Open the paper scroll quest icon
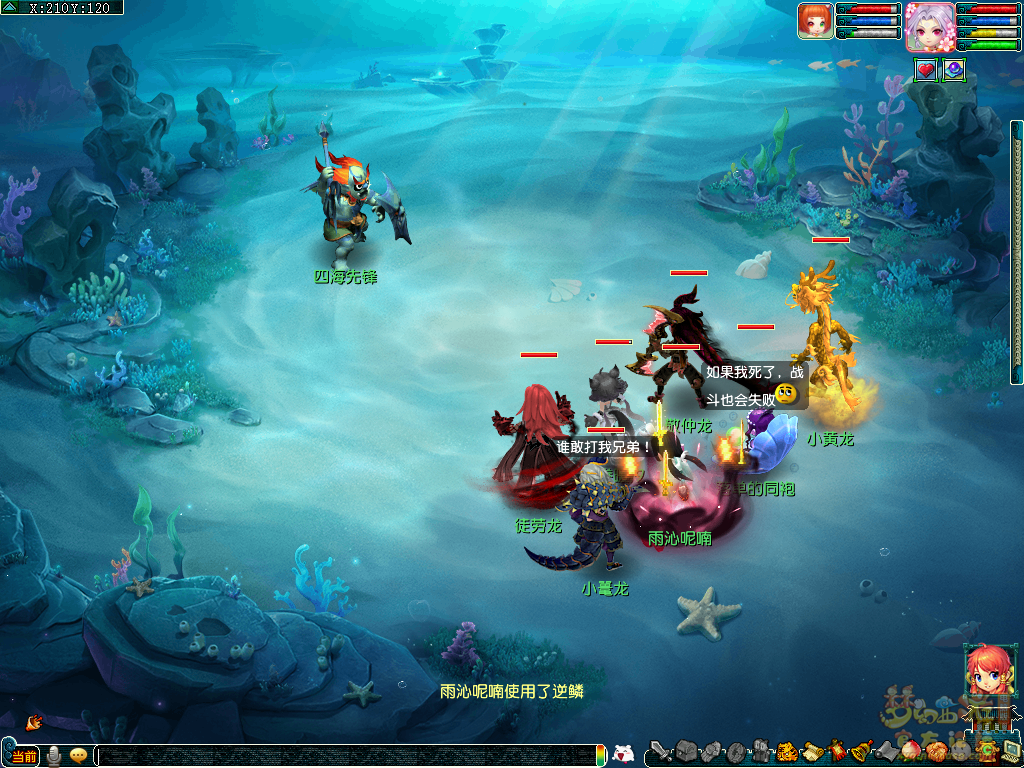This screenshot has height=768, width=1024. (x=812, y=751)
